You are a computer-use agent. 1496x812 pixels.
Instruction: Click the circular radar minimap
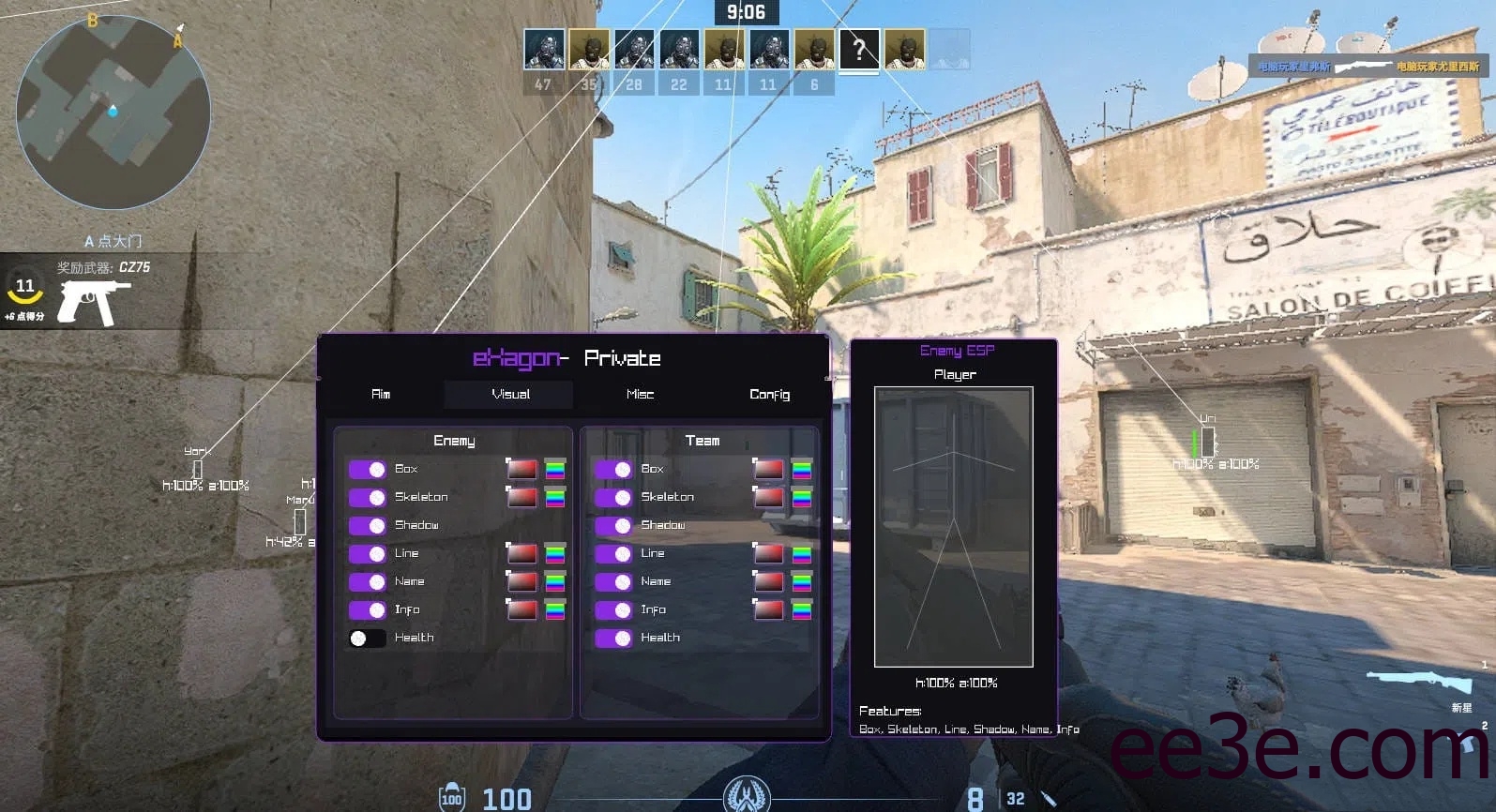coord(113,113)
